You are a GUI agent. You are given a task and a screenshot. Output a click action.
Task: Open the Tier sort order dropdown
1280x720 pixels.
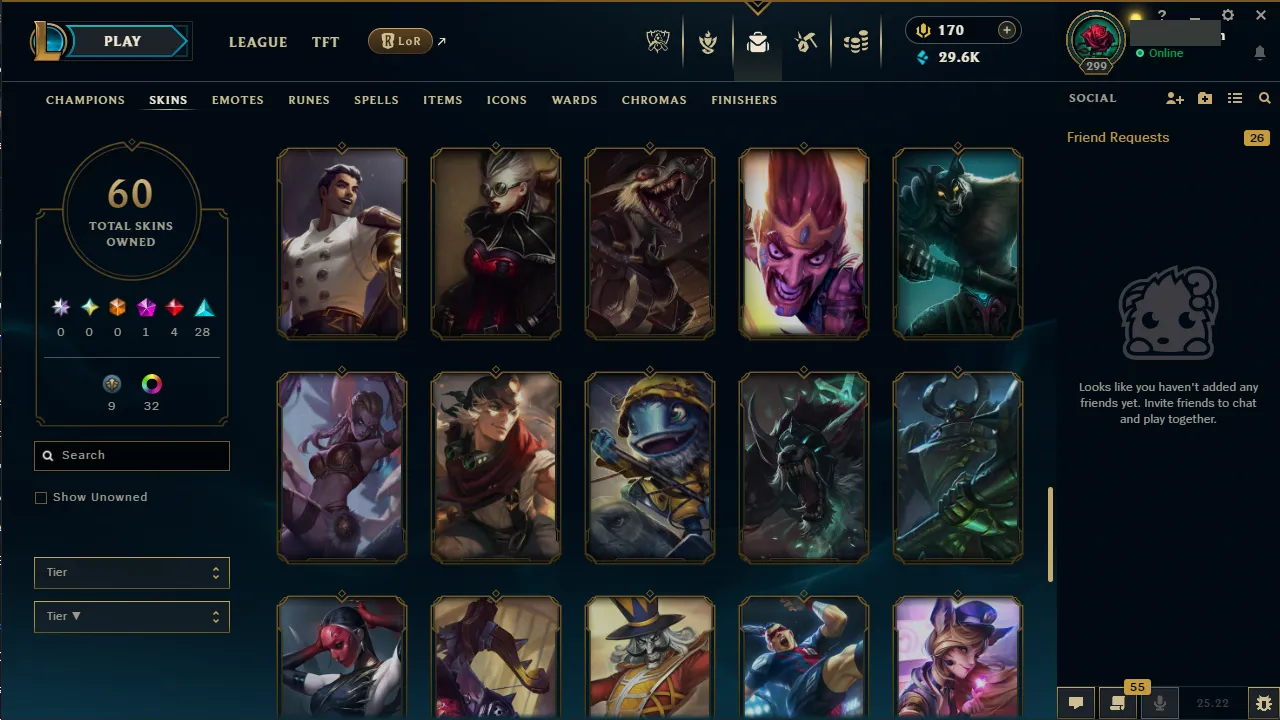(131, 616)
